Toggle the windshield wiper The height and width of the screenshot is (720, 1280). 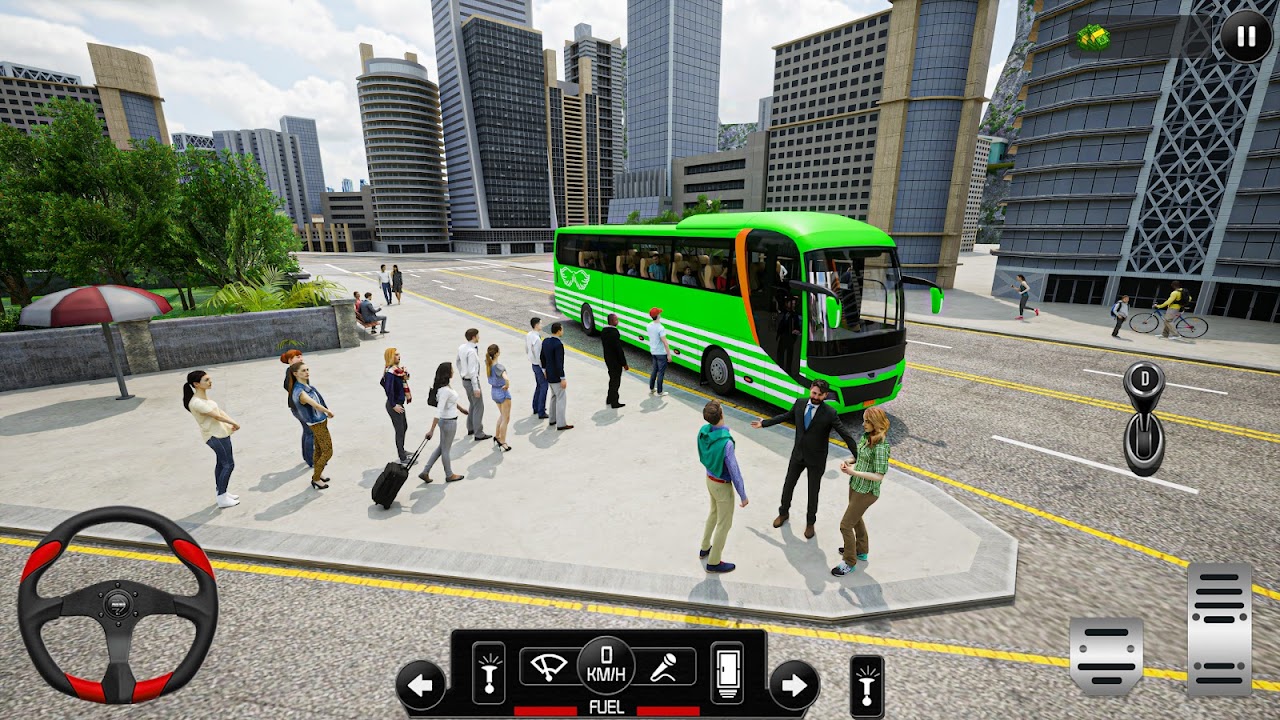549,666
